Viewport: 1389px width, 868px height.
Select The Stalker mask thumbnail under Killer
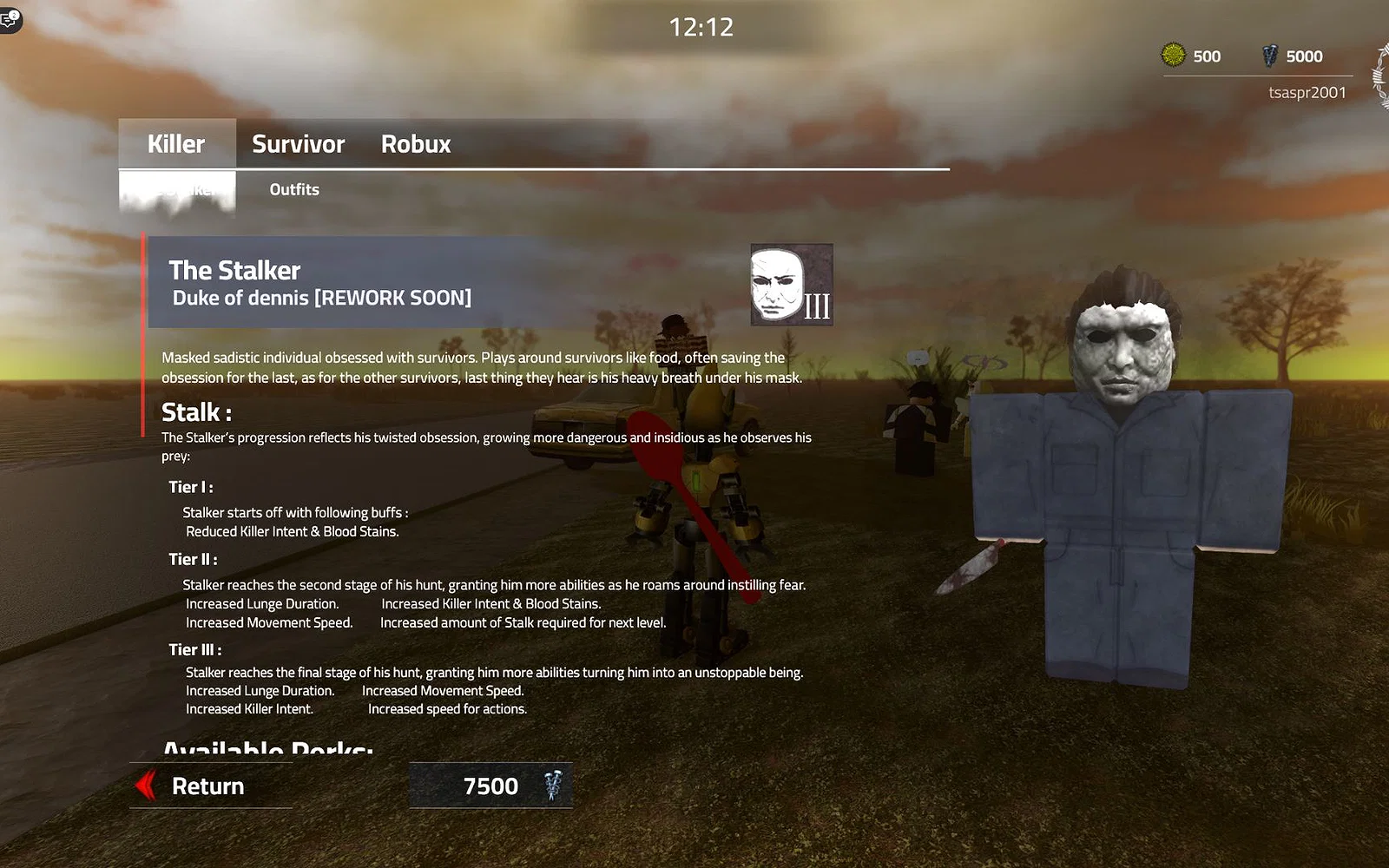point(176,188)
